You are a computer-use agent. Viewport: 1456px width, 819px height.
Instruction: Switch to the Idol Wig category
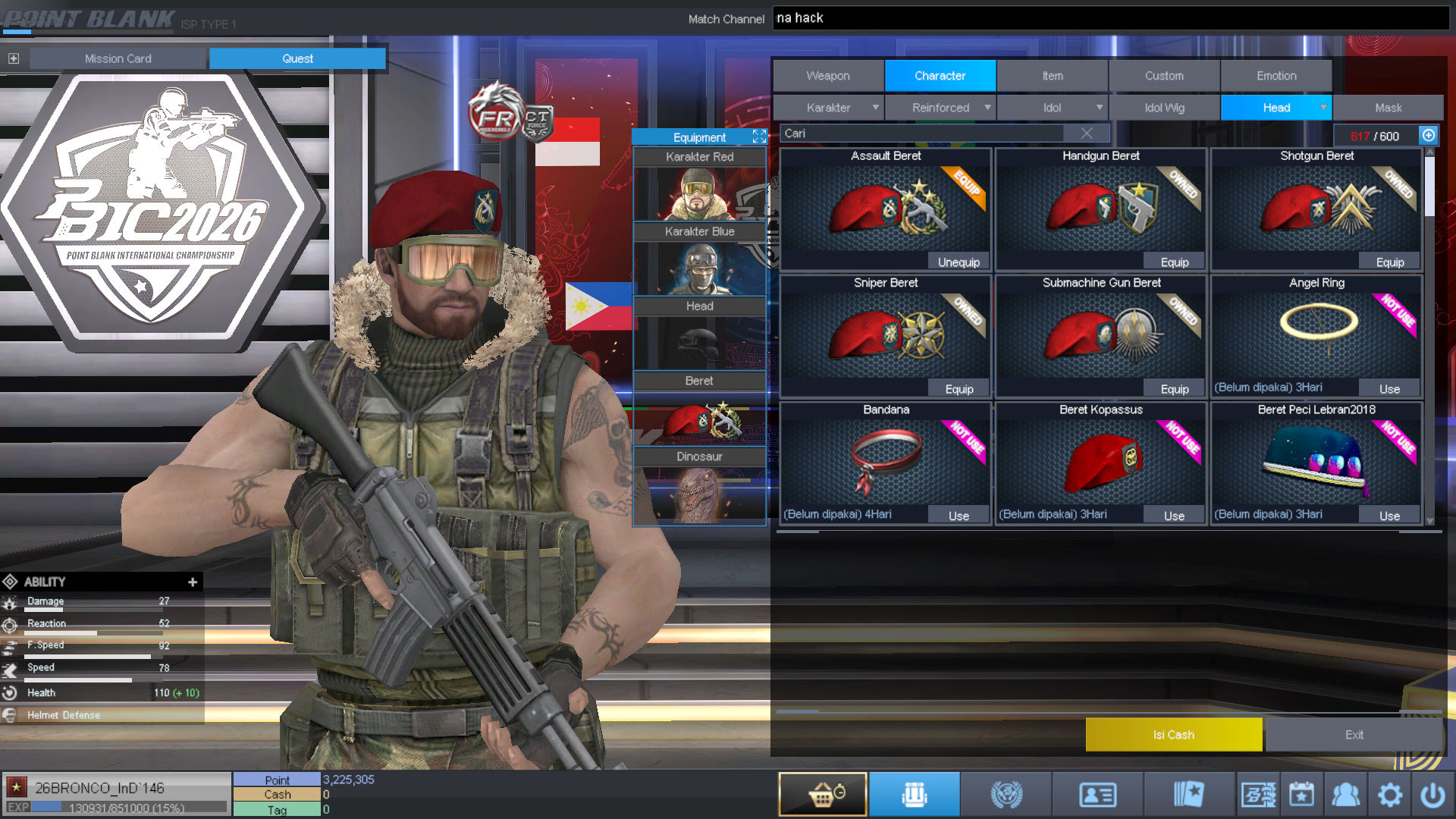(1164, 108)
